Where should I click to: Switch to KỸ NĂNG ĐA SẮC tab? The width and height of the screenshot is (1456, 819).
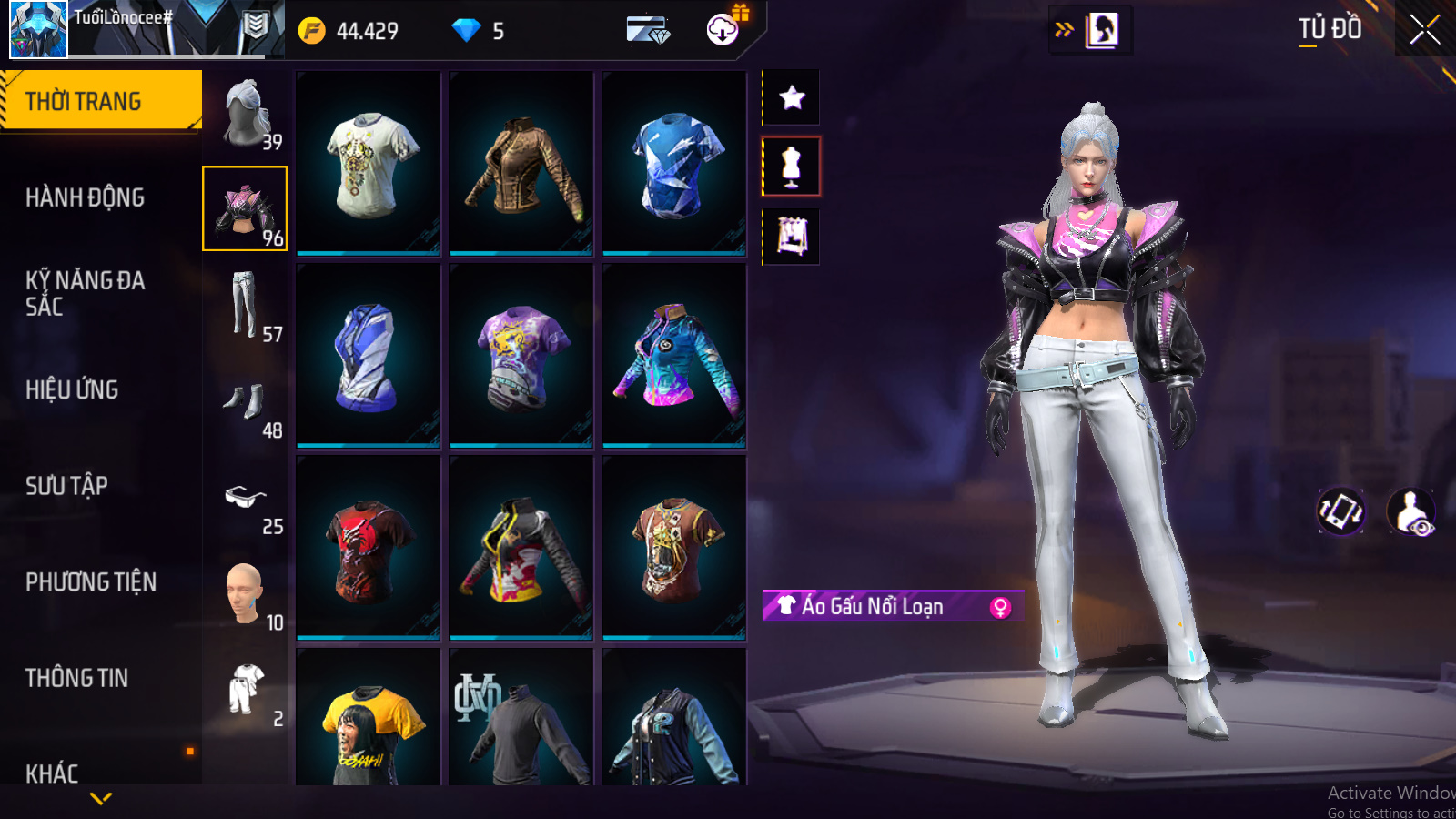pos(85,293)
